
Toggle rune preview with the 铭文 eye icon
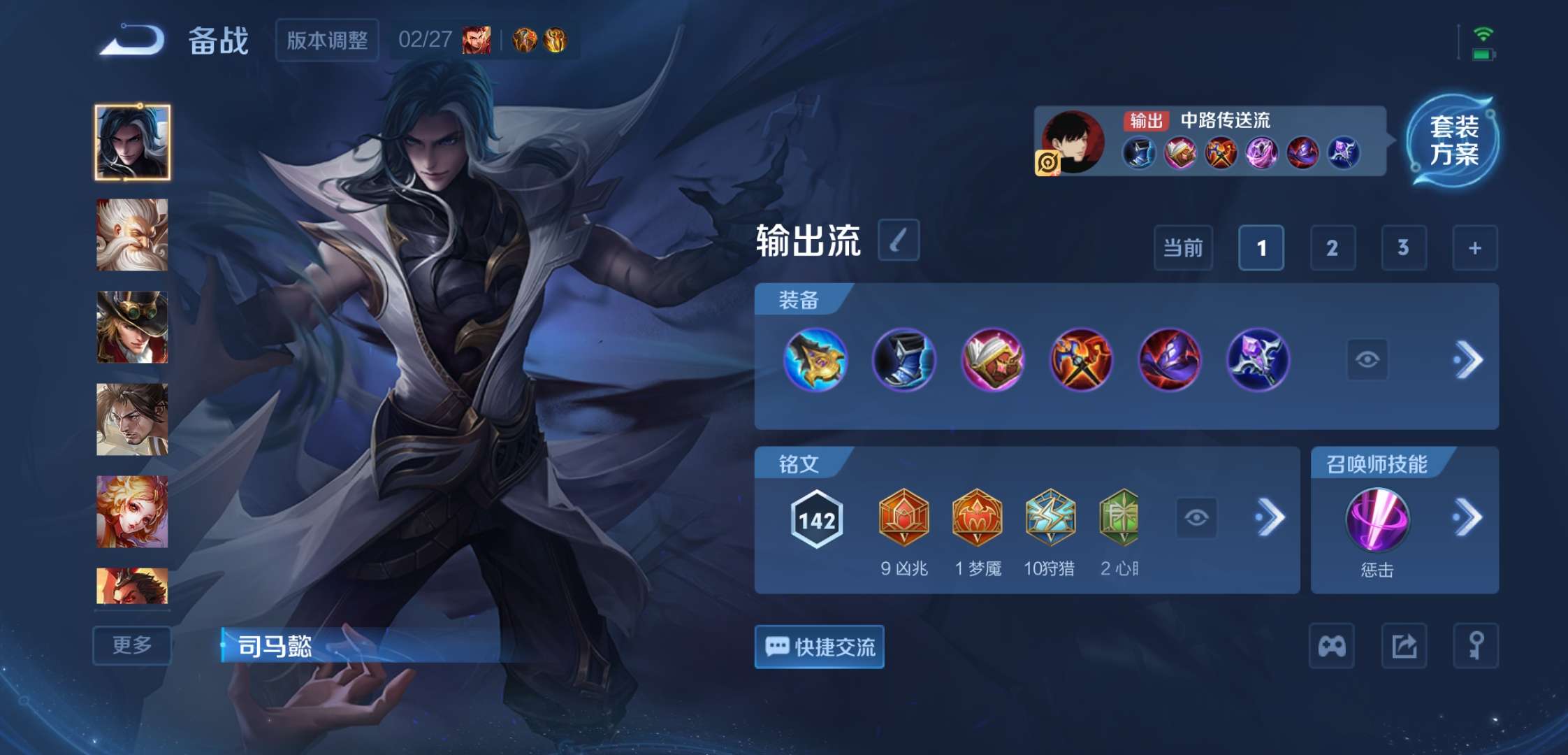coord(1196,518)
